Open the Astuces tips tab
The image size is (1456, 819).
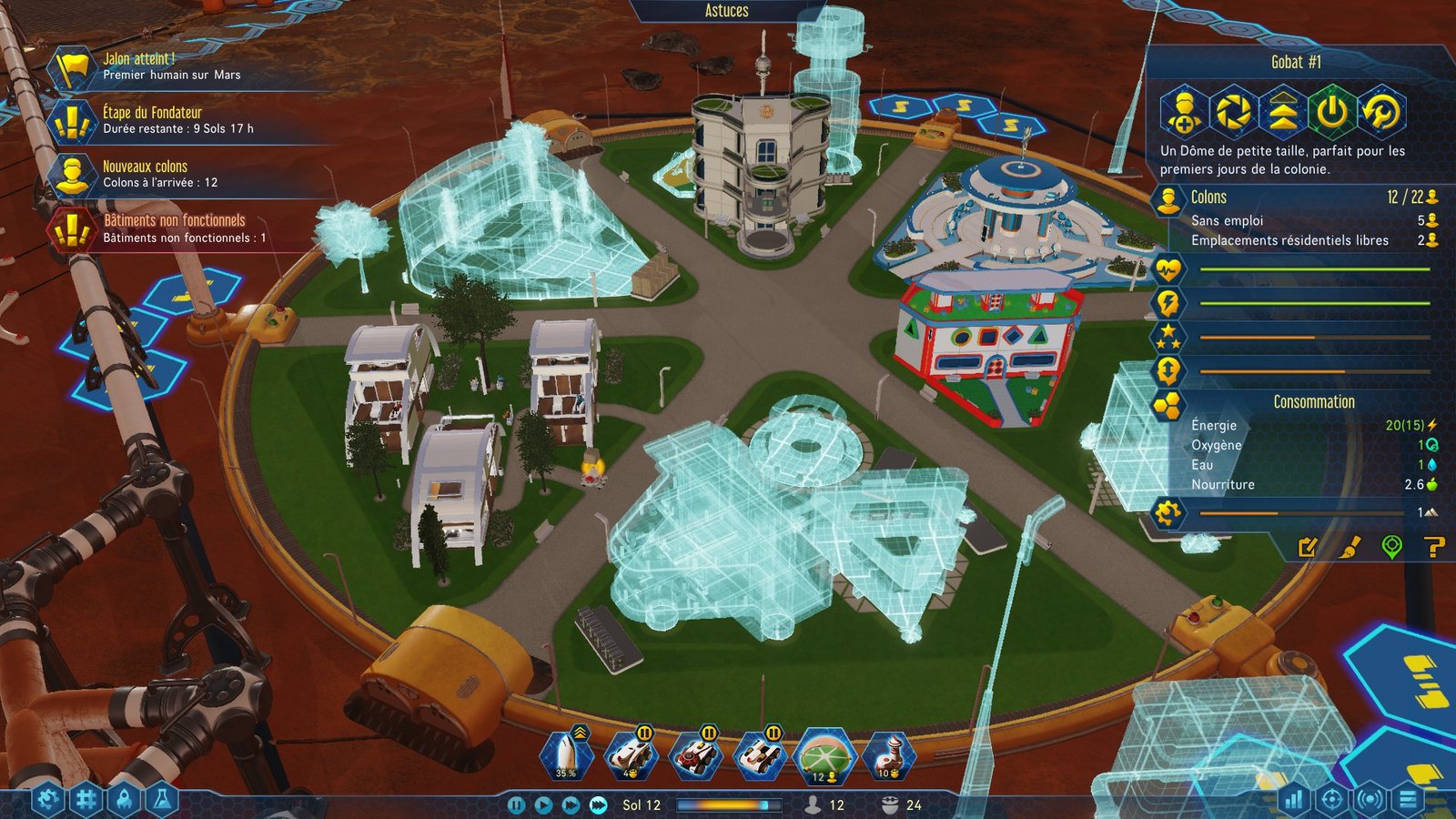click(x=726, y=11)
